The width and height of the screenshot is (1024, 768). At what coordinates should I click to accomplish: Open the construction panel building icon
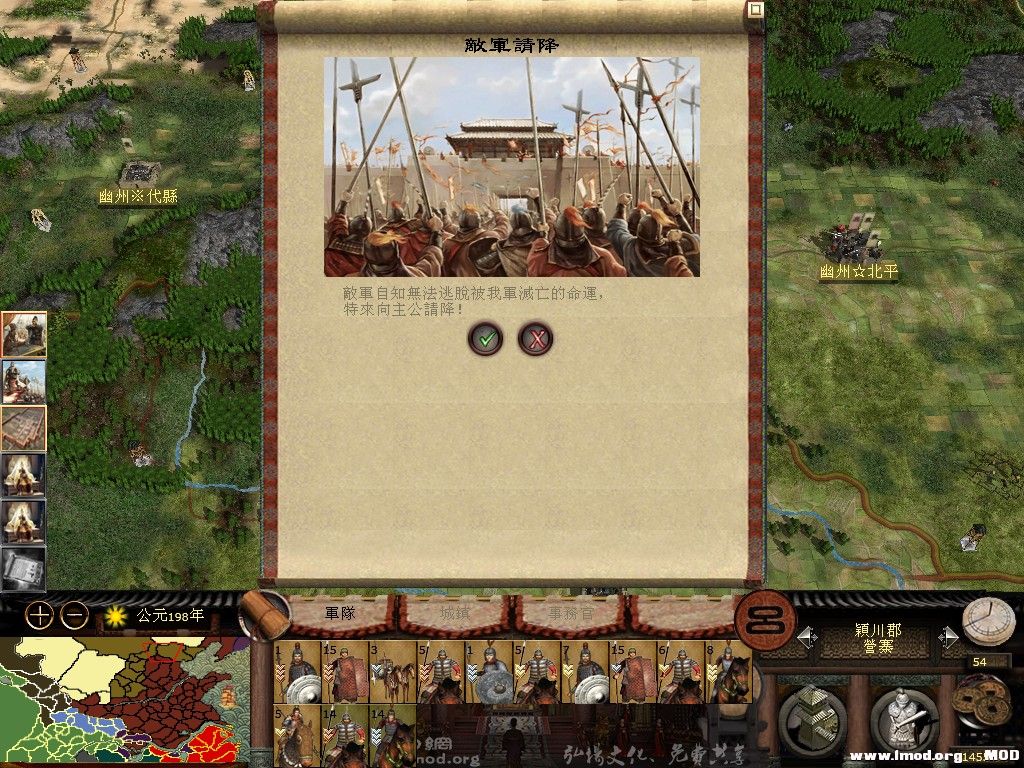pos(811,719)
